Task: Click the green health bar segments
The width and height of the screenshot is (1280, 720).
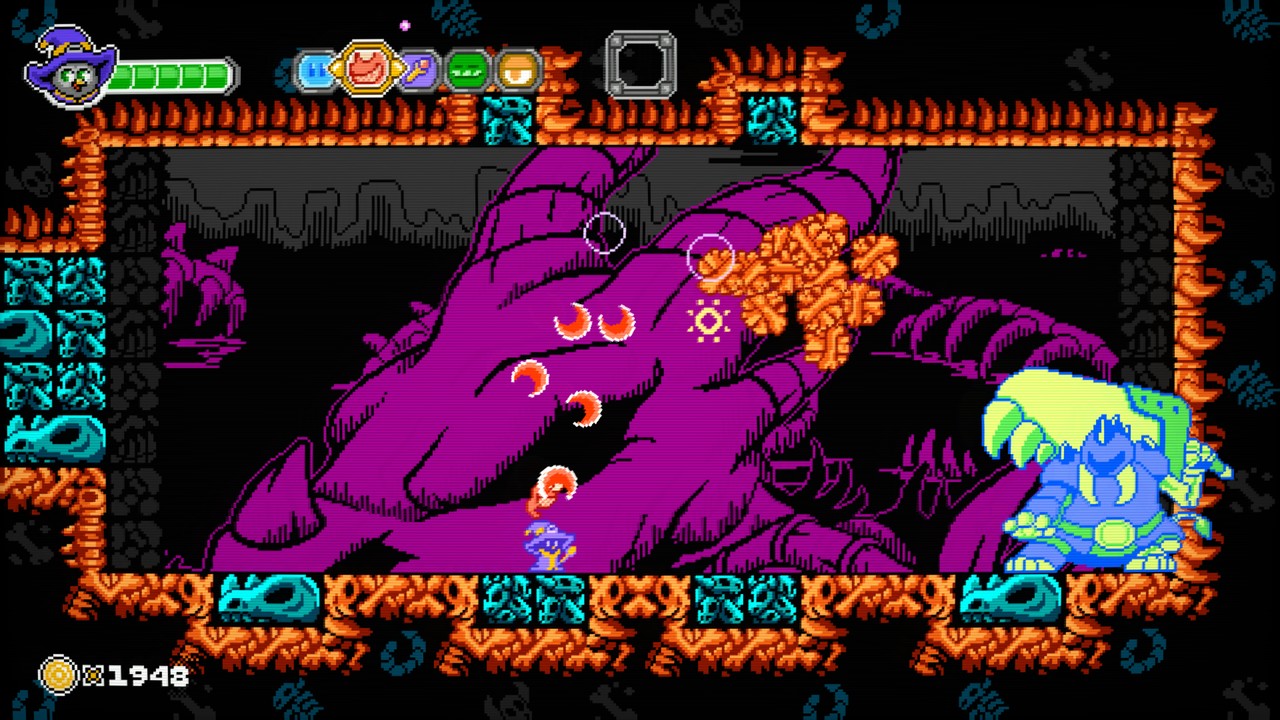Action: click(170, 74)
